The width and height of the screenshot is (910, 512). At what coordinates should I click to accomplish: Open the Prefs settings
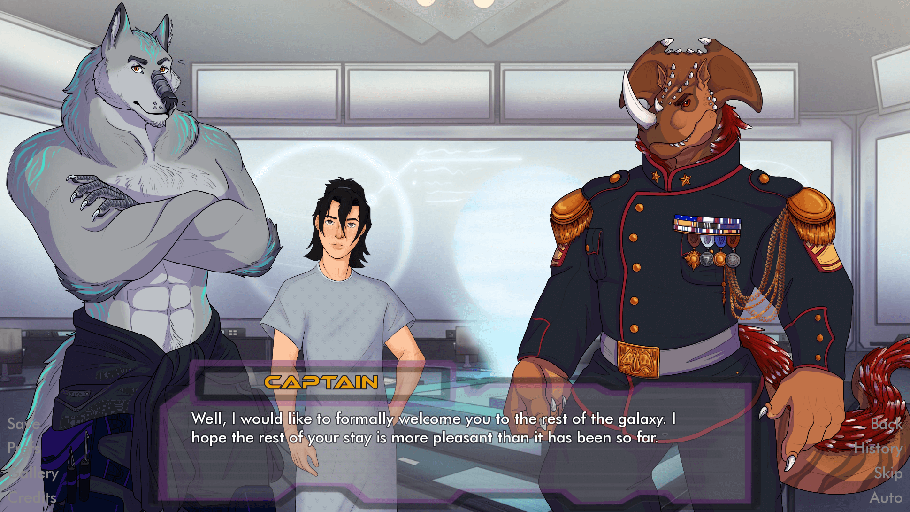tap(22, 448)
